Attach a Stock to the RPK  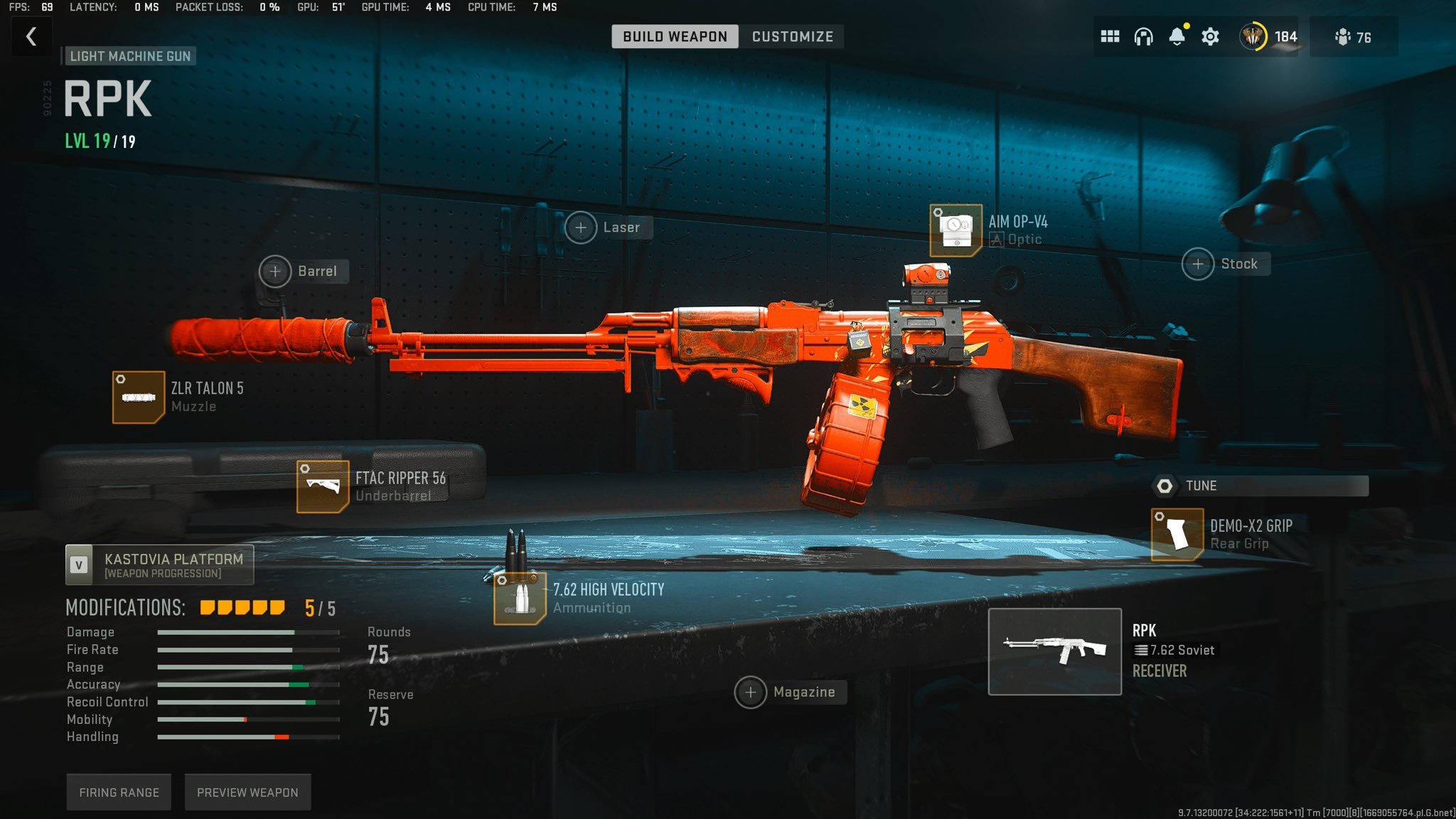1199,264
